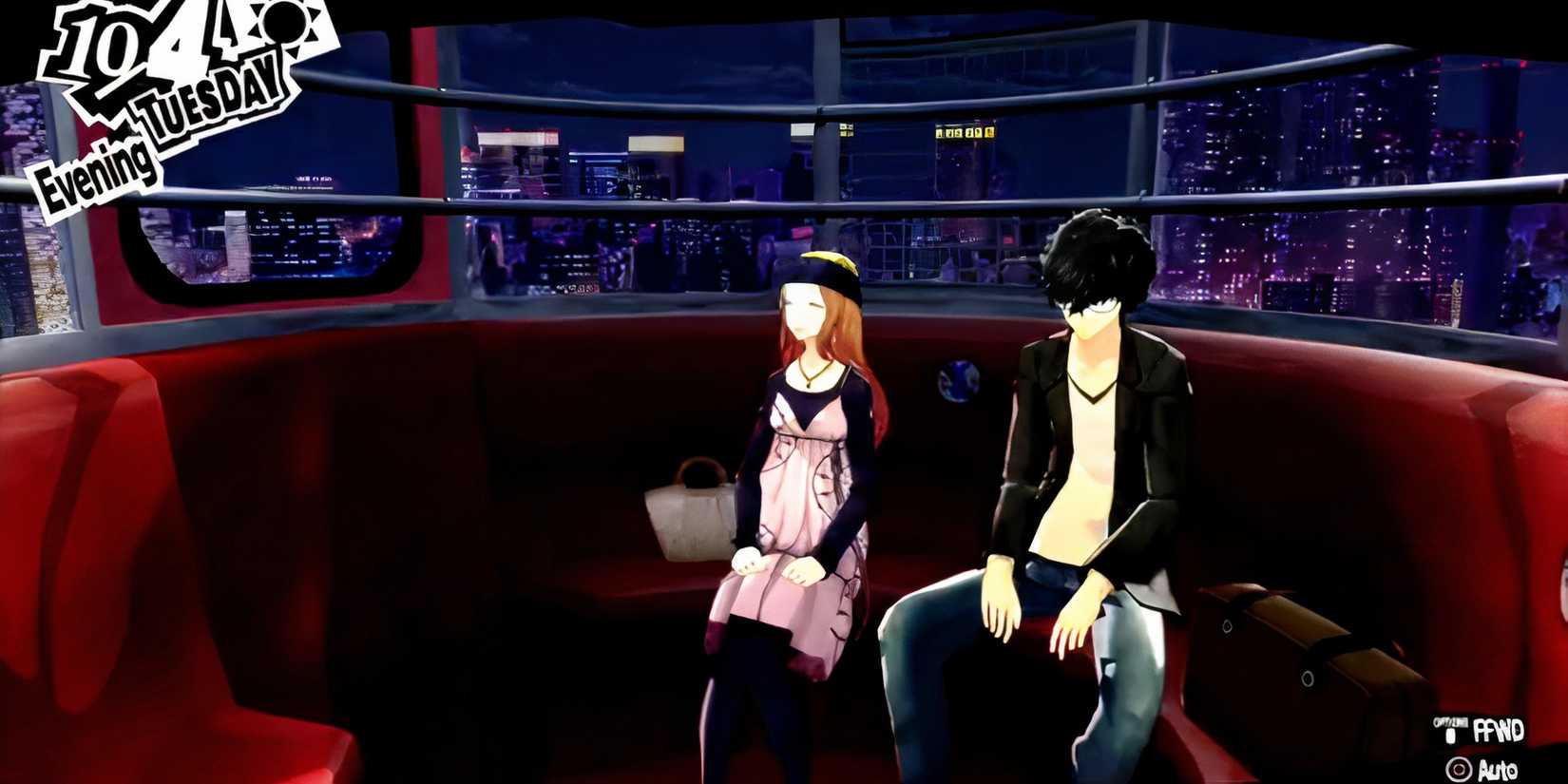Viewport: 1568px width, 784px height.
Task: Click the circle button icon next to Auto
Action: pos(1460,767)
